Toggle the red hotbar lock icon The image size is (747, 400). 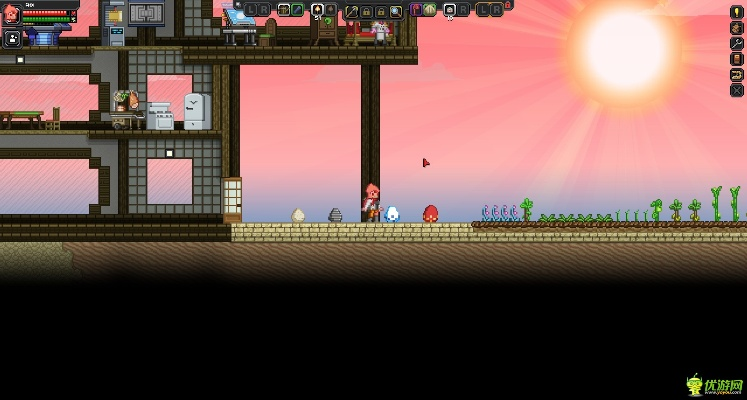pyautogui.click(x=508, y=5)
